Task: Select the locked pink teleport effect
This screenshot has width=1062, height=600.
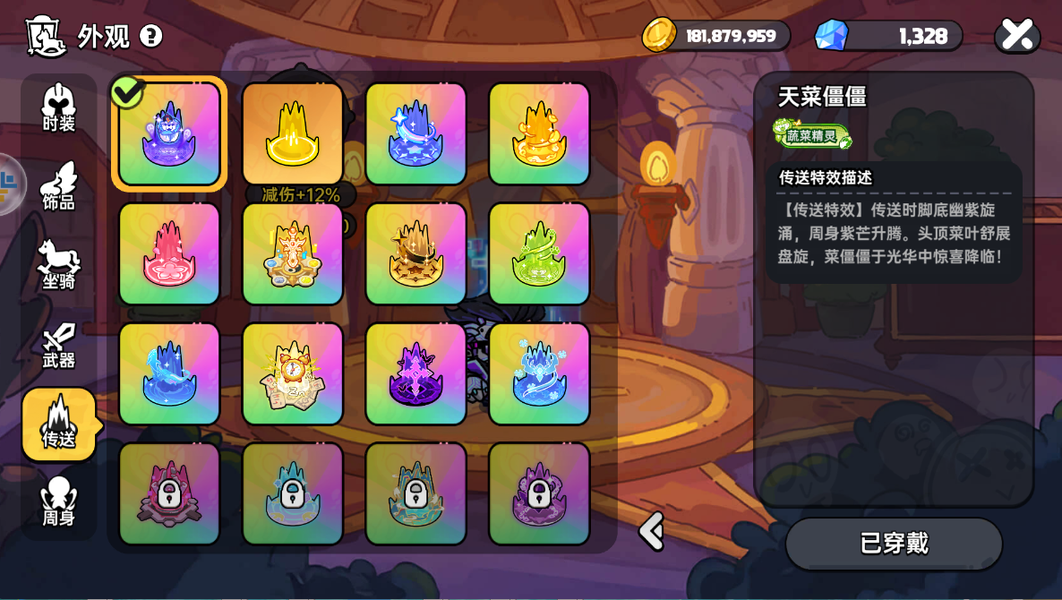Action: point(169,494)
